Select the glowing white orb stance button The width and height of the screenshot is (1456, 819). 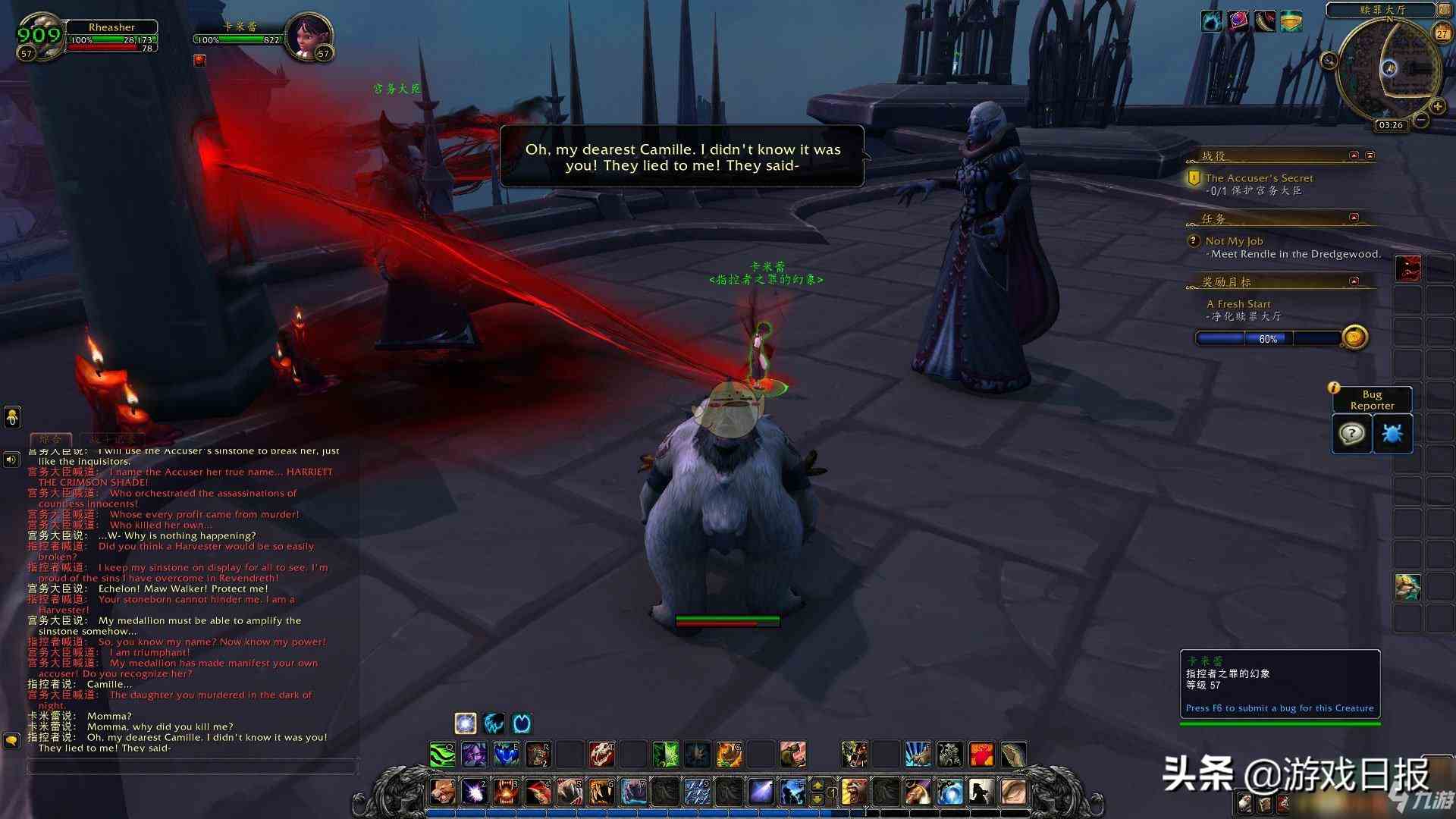click(x=465, y=723)
